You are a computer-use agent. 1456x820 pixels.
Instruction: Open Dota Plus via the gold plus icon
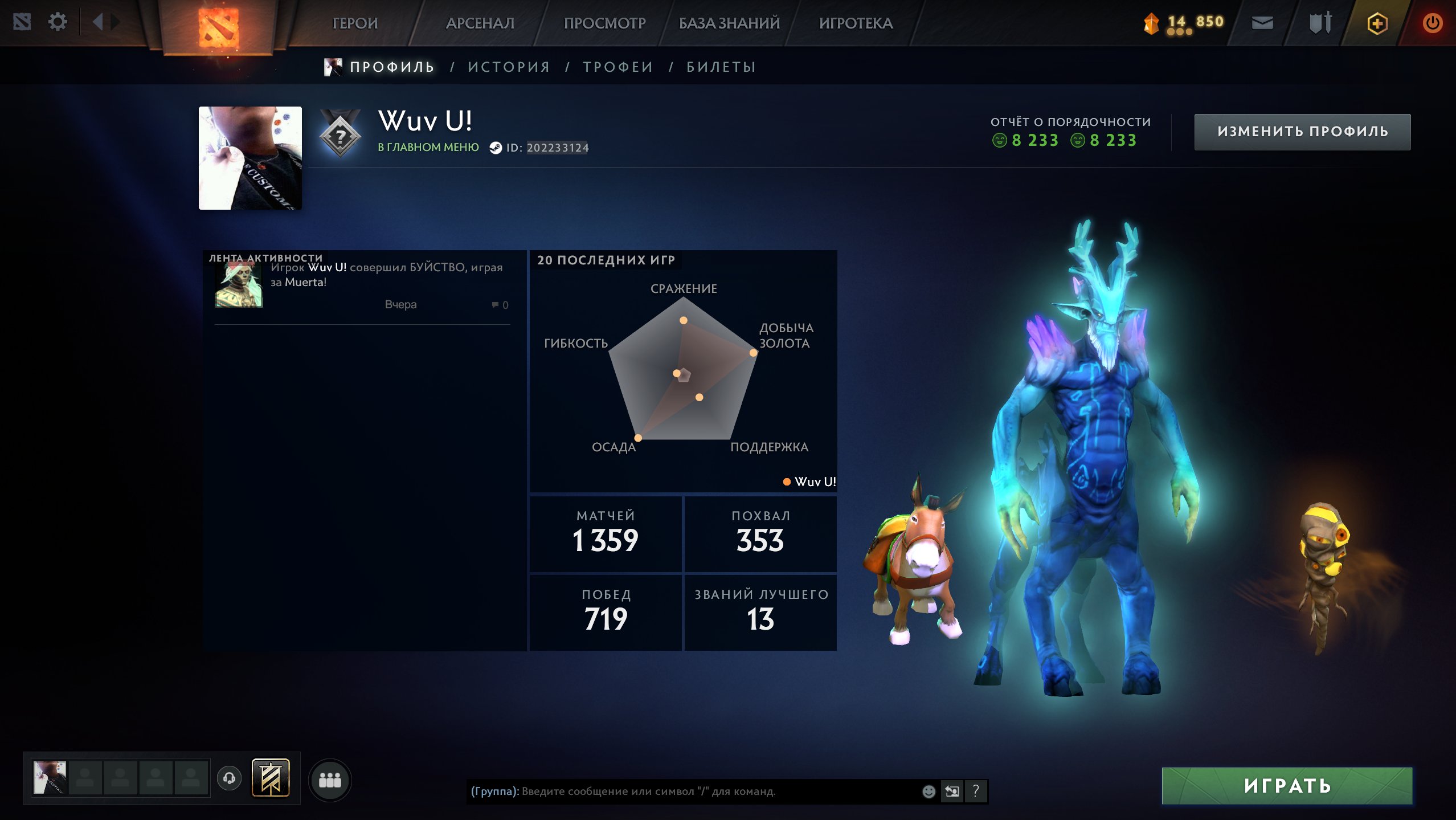click(1378, 23)
